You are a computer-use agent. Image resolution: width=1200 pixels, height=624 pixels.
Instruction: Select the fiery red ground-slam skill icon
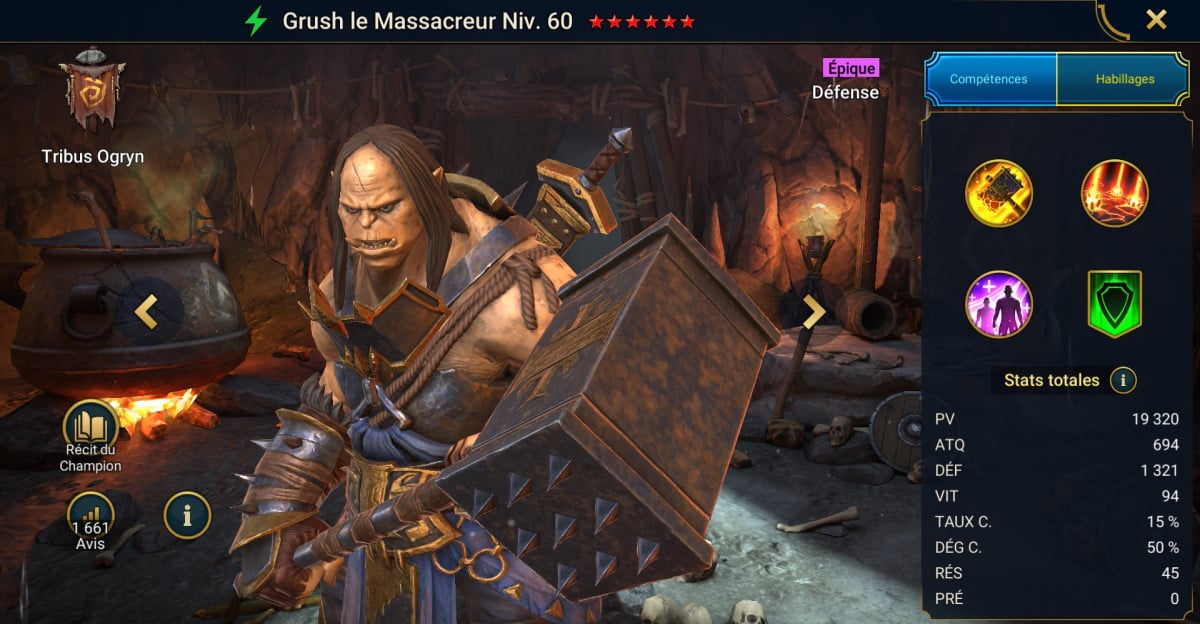(1115, 193)
